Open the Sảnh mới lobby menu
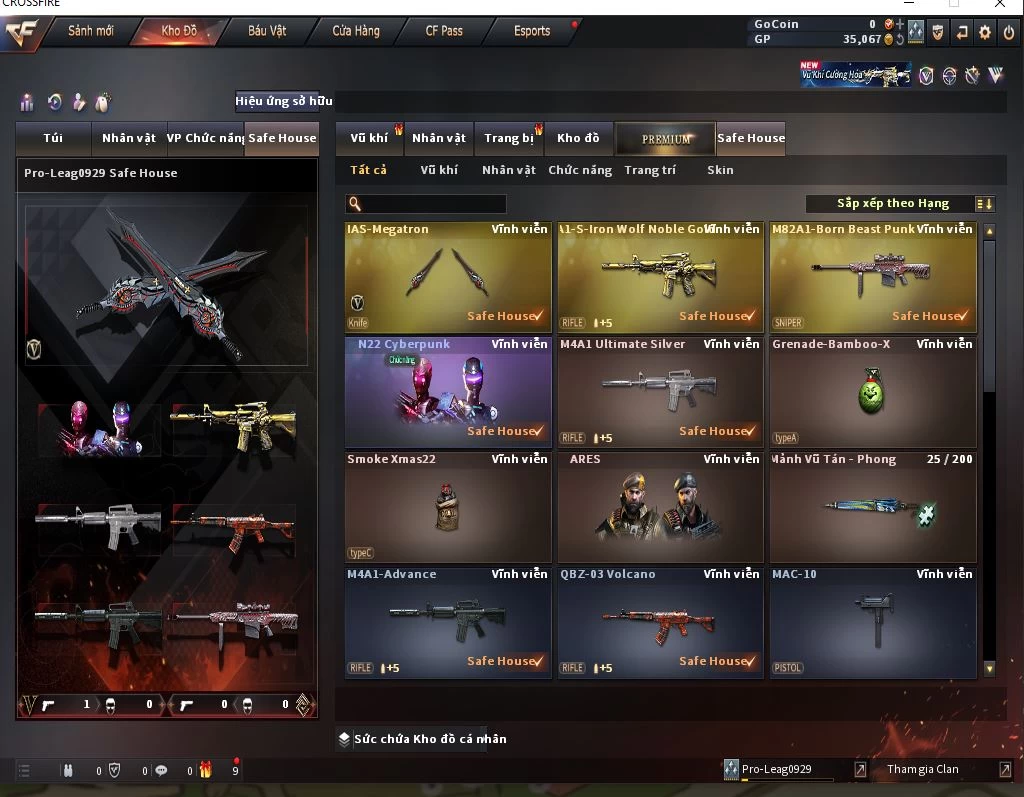Viewport: 1024px width, 797px height. [x=90, y=31]
